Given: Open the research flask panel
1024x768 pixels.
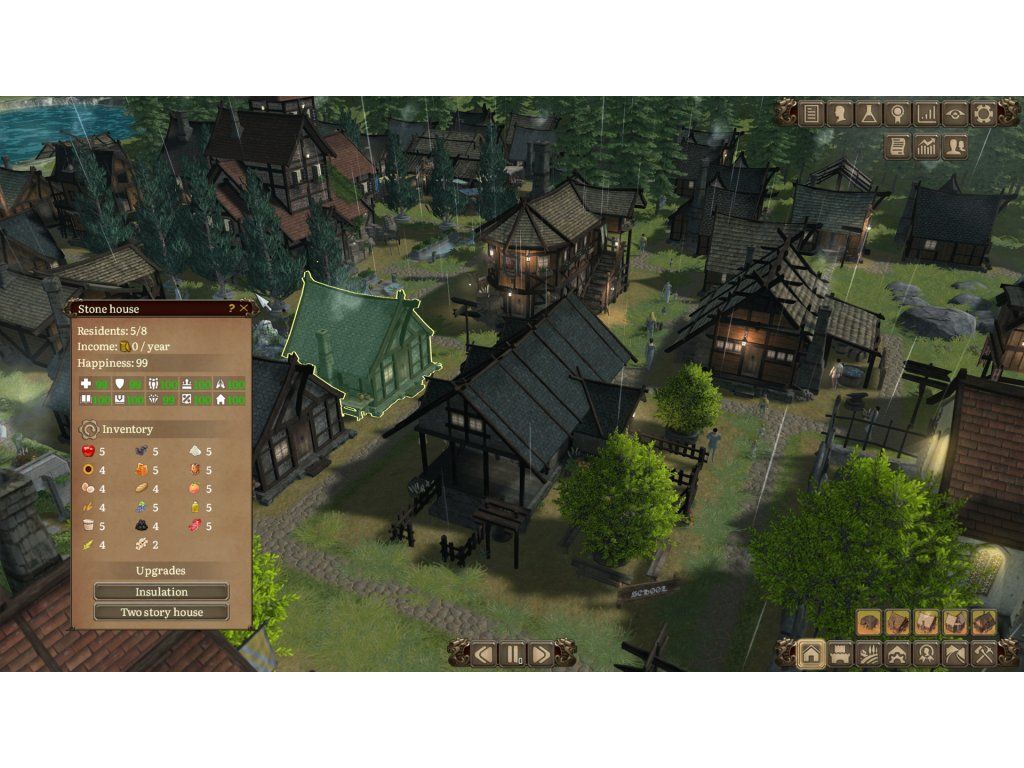Looking at the screenshot, I should tap(869, 114).
